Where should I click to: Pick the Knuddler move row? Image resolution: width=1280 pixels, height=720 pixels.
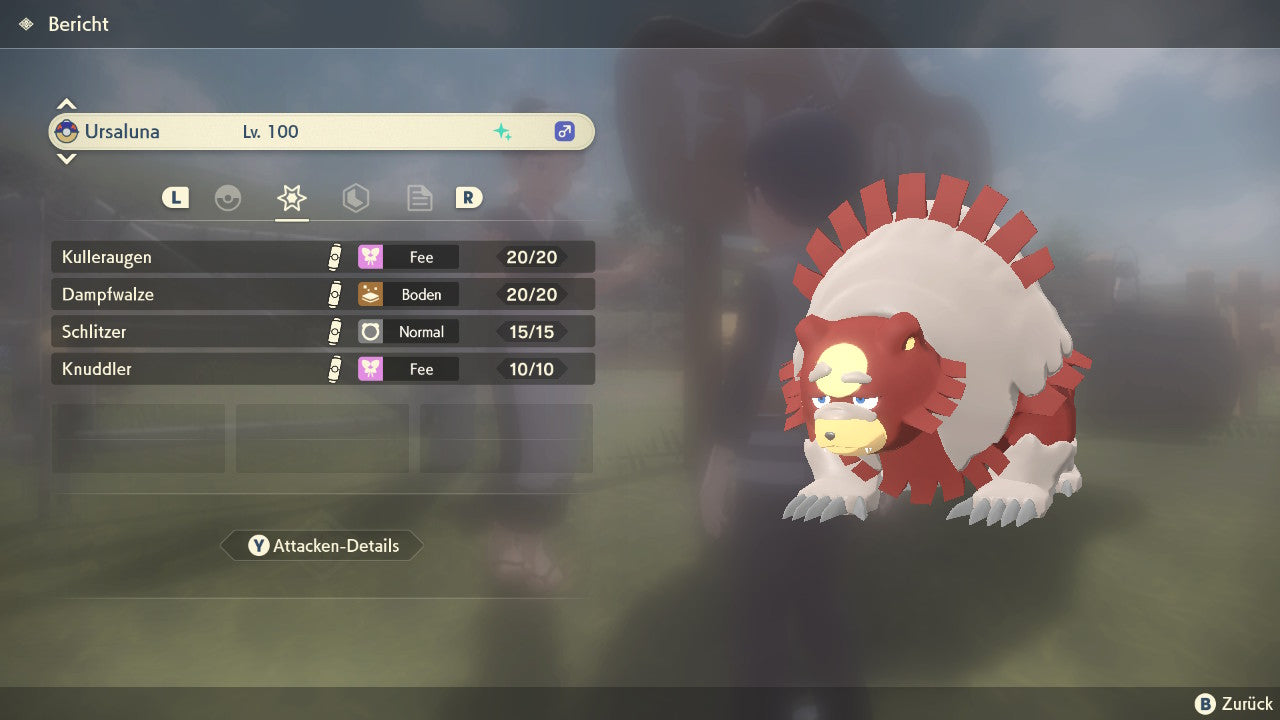pos(322,369)
